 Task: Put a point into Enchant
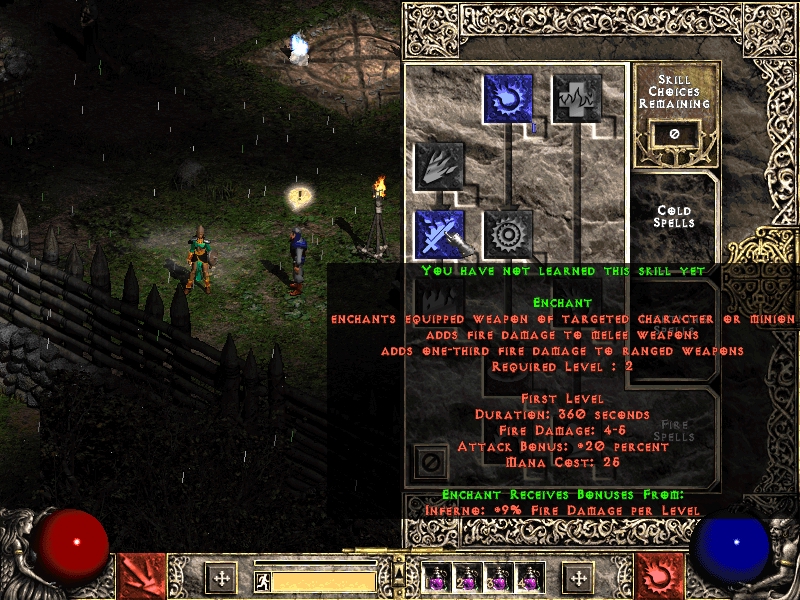(x=440, y=234)
